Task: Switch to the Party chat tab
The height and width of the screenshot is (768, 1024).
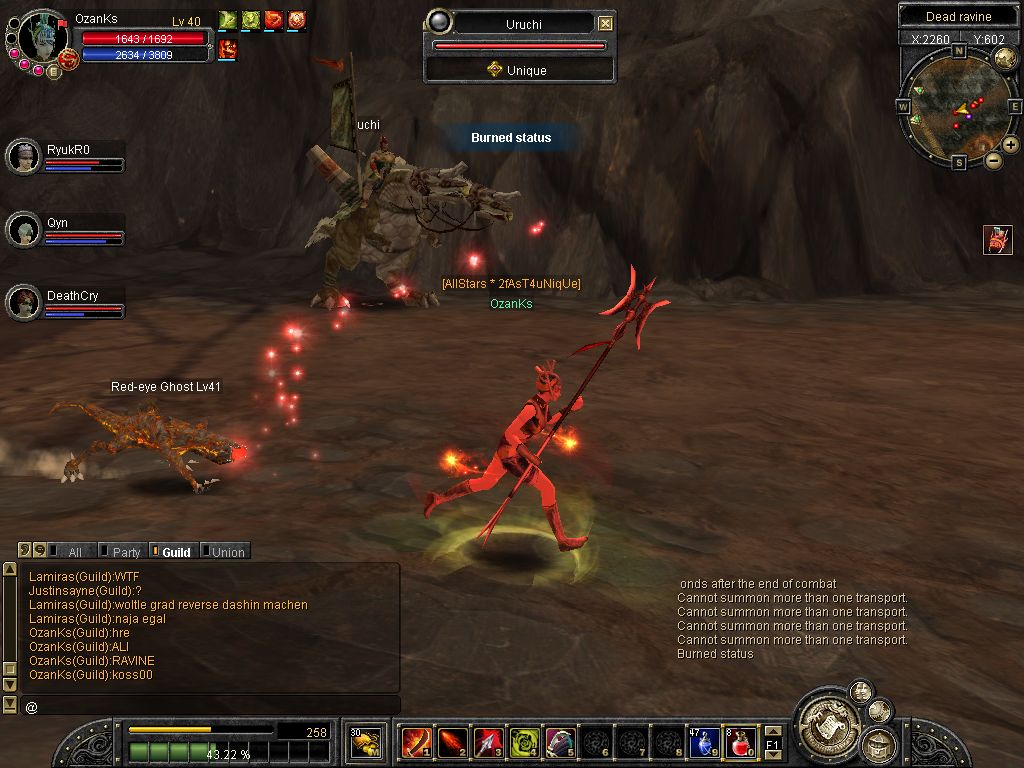Action: point(124,552)
